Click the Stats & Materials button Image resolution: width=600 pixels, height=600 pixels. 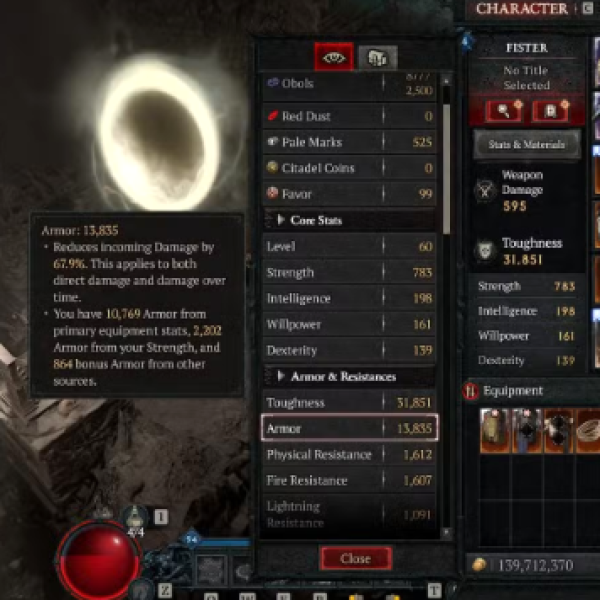coord(526,144)
